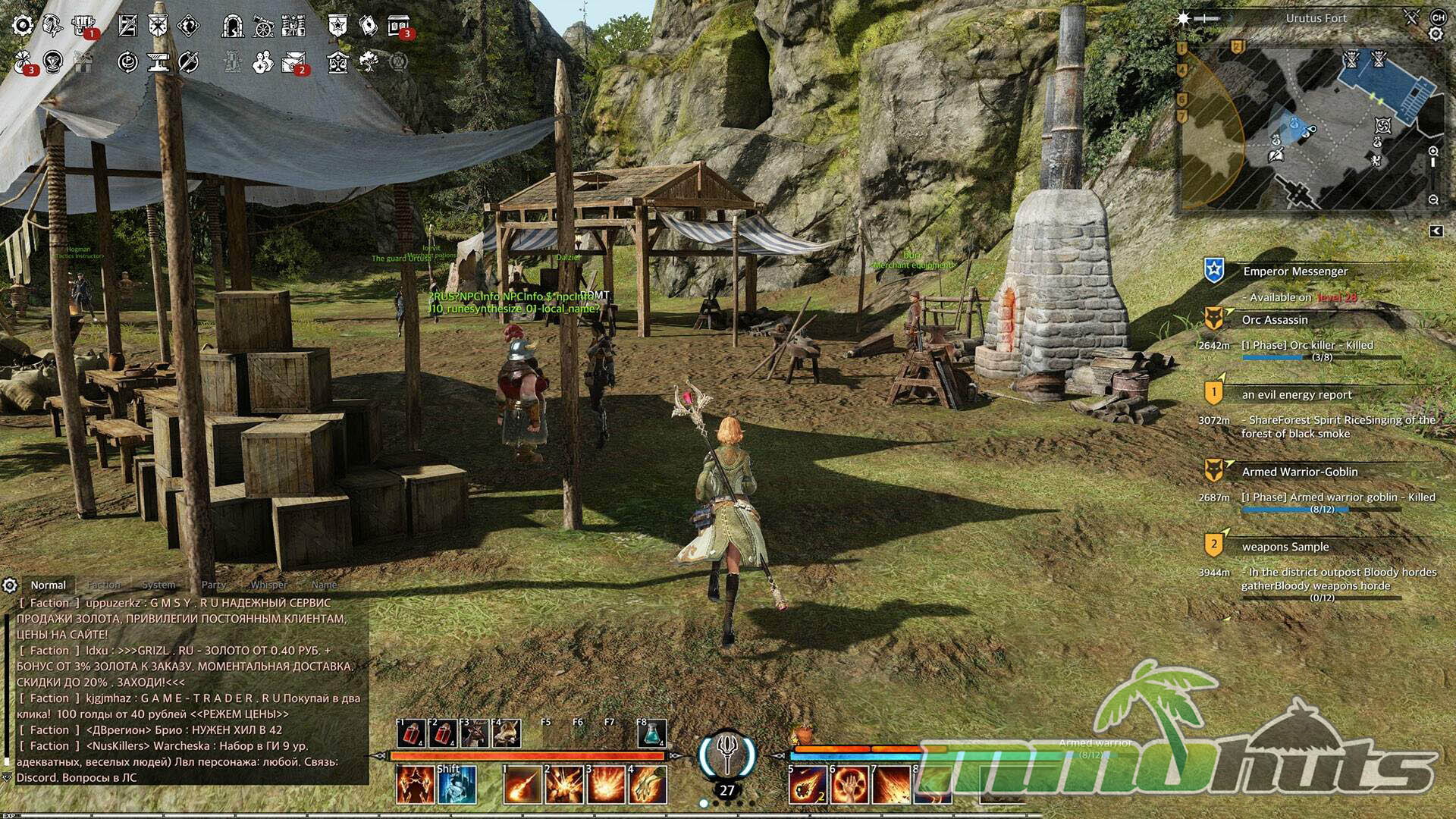
Task: Summon the deer mount in F3 slot
Action: point(475,733)
